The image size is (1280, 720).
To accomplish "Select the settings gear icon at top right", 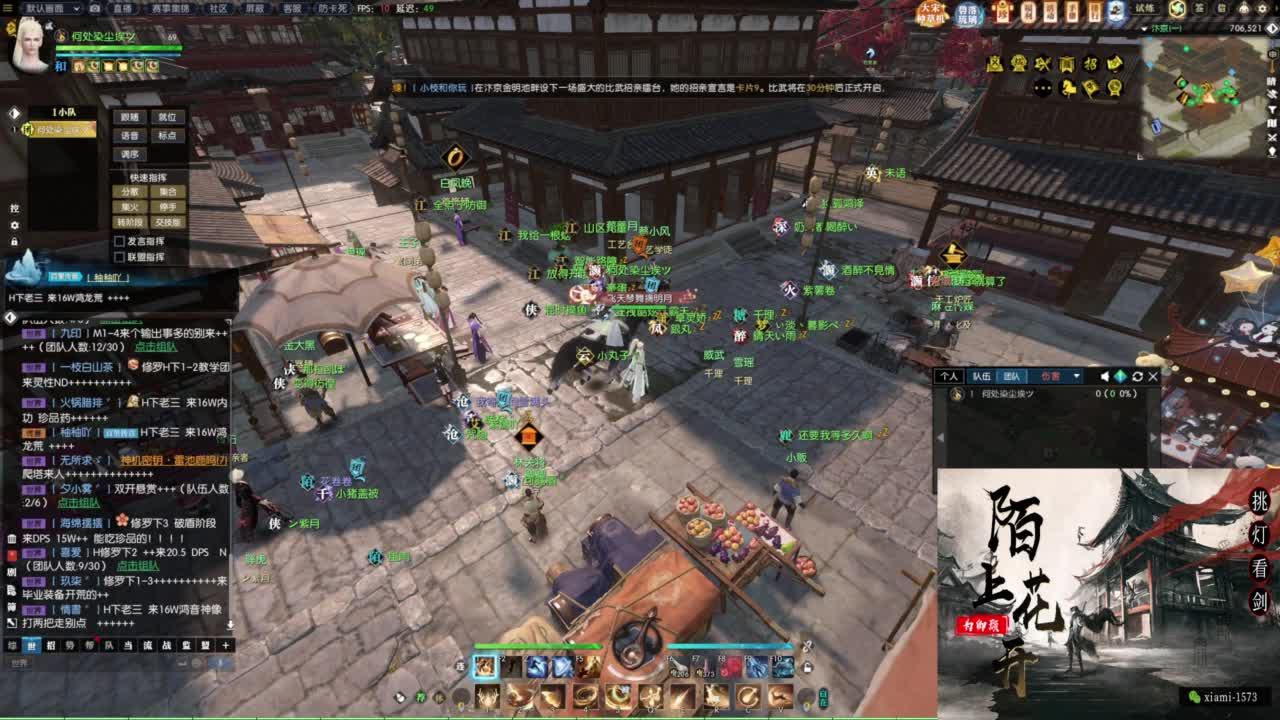I will [x=1262, y=8].
